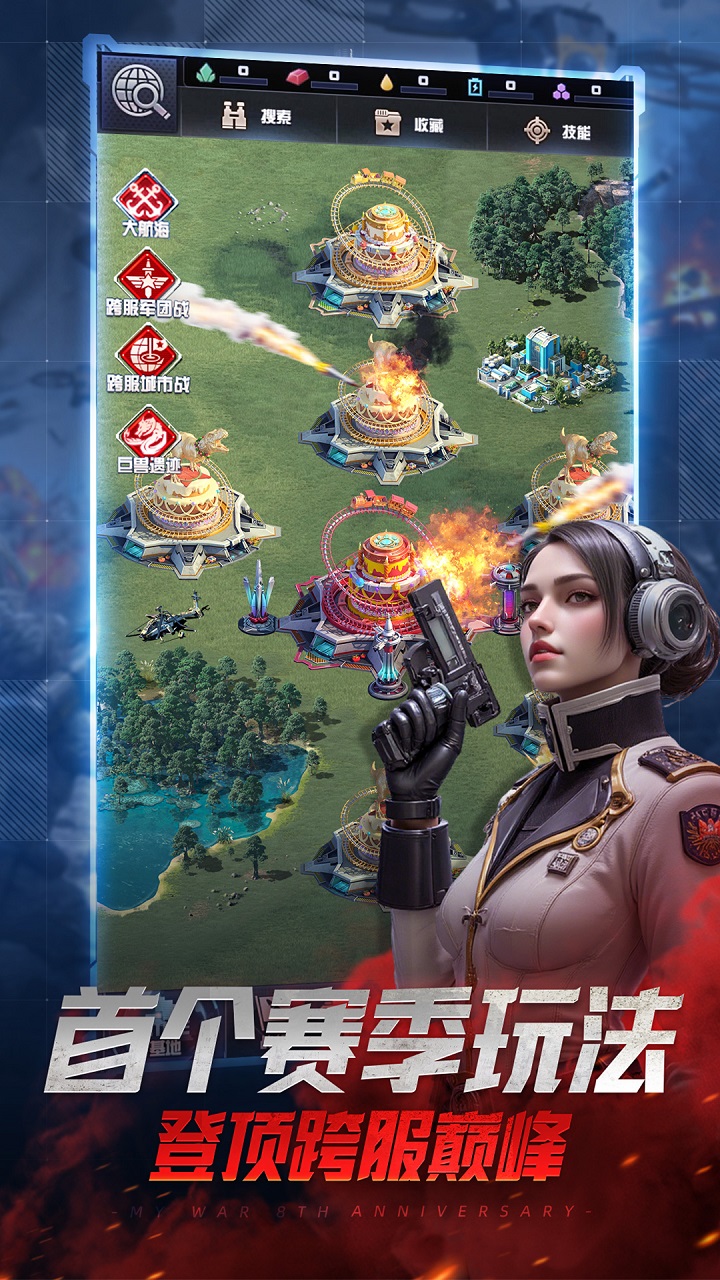This screenshot has width=720, height=1280.
Task: Open the globe search map icon
Action: click(140, 94)
